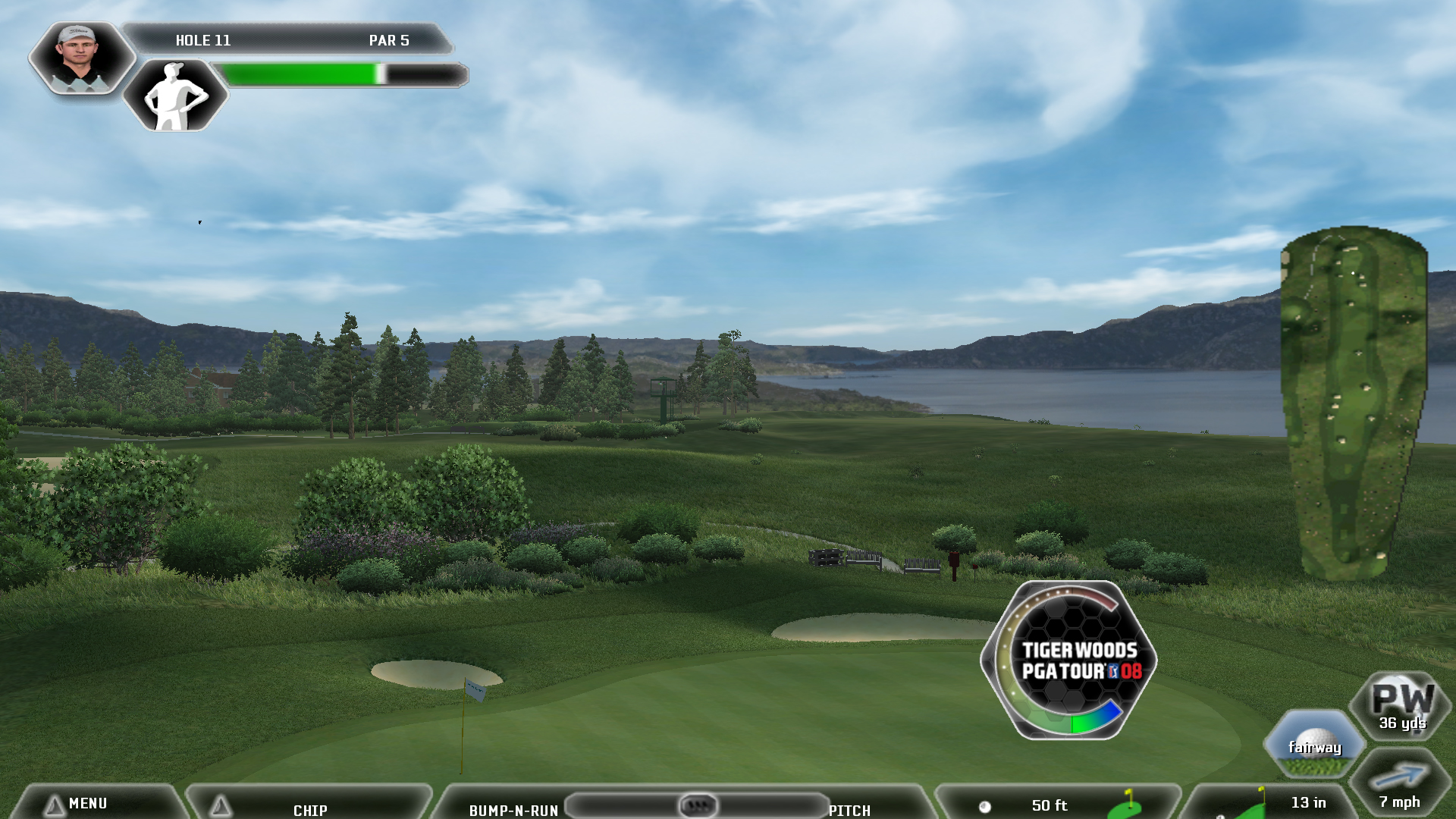This screenshot has width=1456, height=819.
Task: Open the Menu panel
Action: click(x=87, y=803)
